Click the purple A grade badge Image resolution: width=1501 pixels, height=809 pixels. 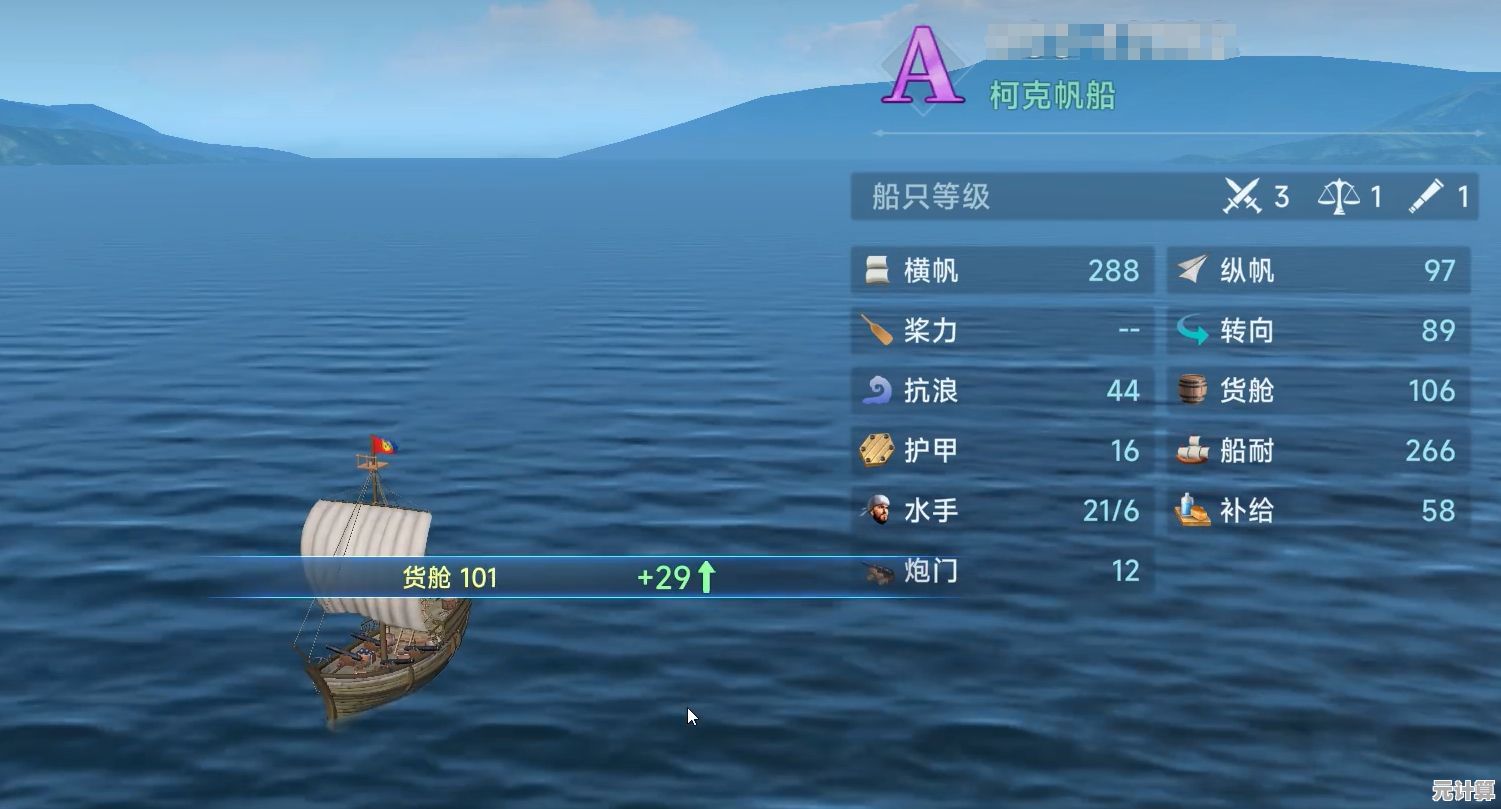pos(922,68)
